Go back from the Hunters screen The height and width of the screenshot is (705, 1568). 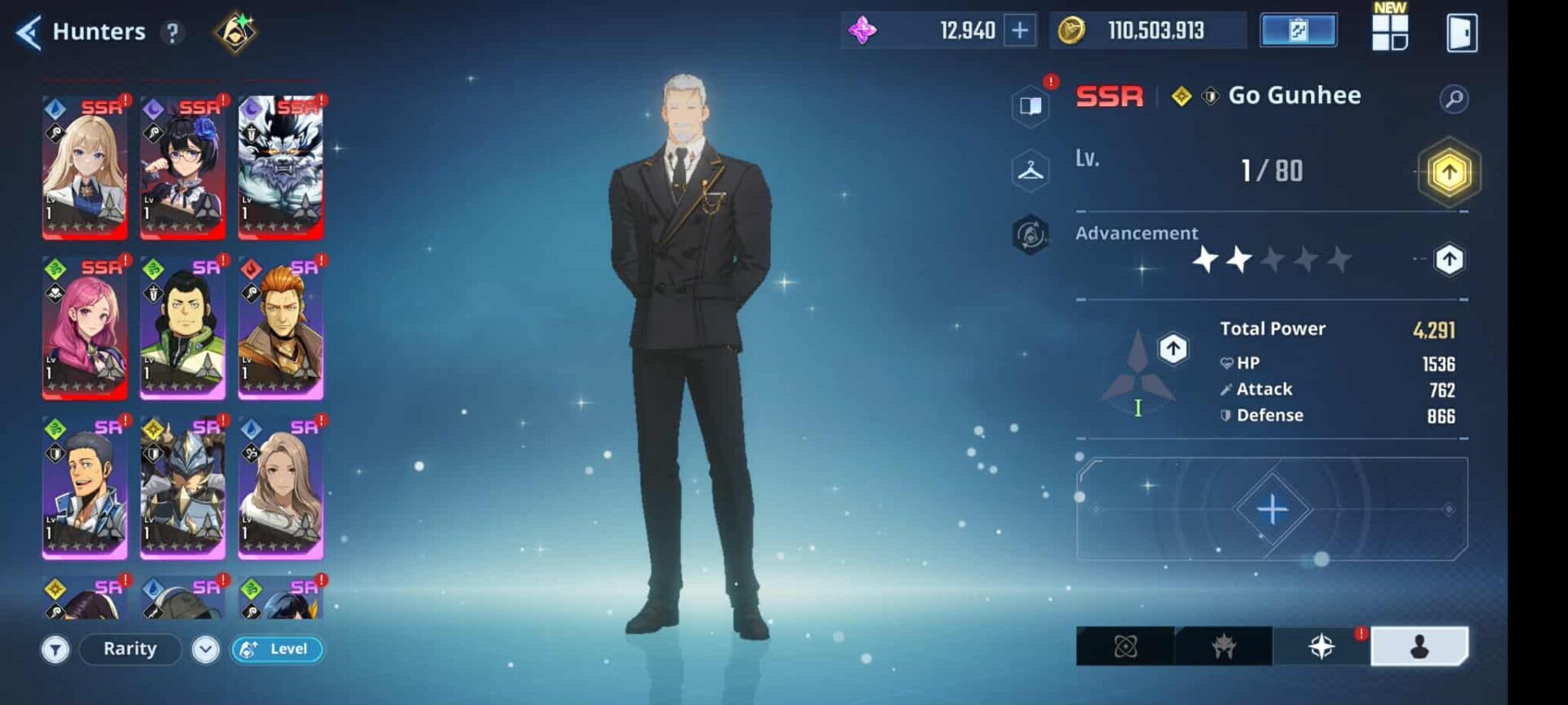[29, 33]
